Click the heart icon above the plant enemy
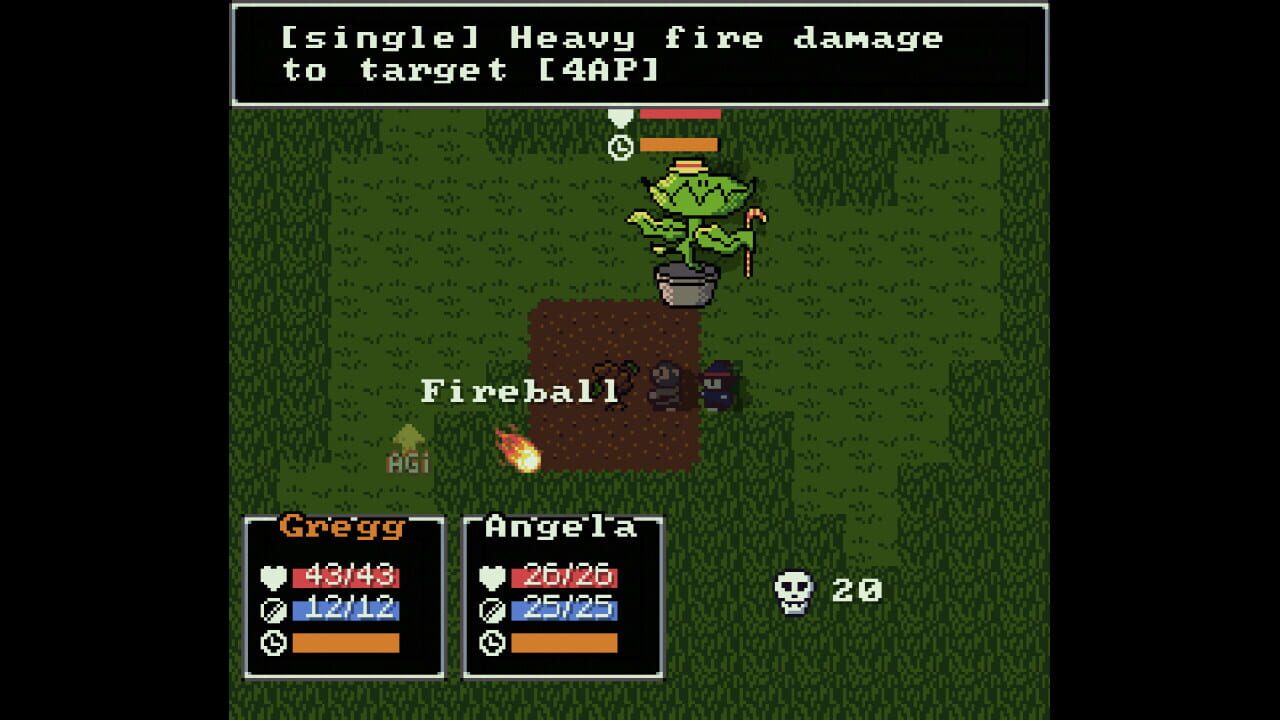This screenshot has width=1280, height=720. click(x=620, y=119)
